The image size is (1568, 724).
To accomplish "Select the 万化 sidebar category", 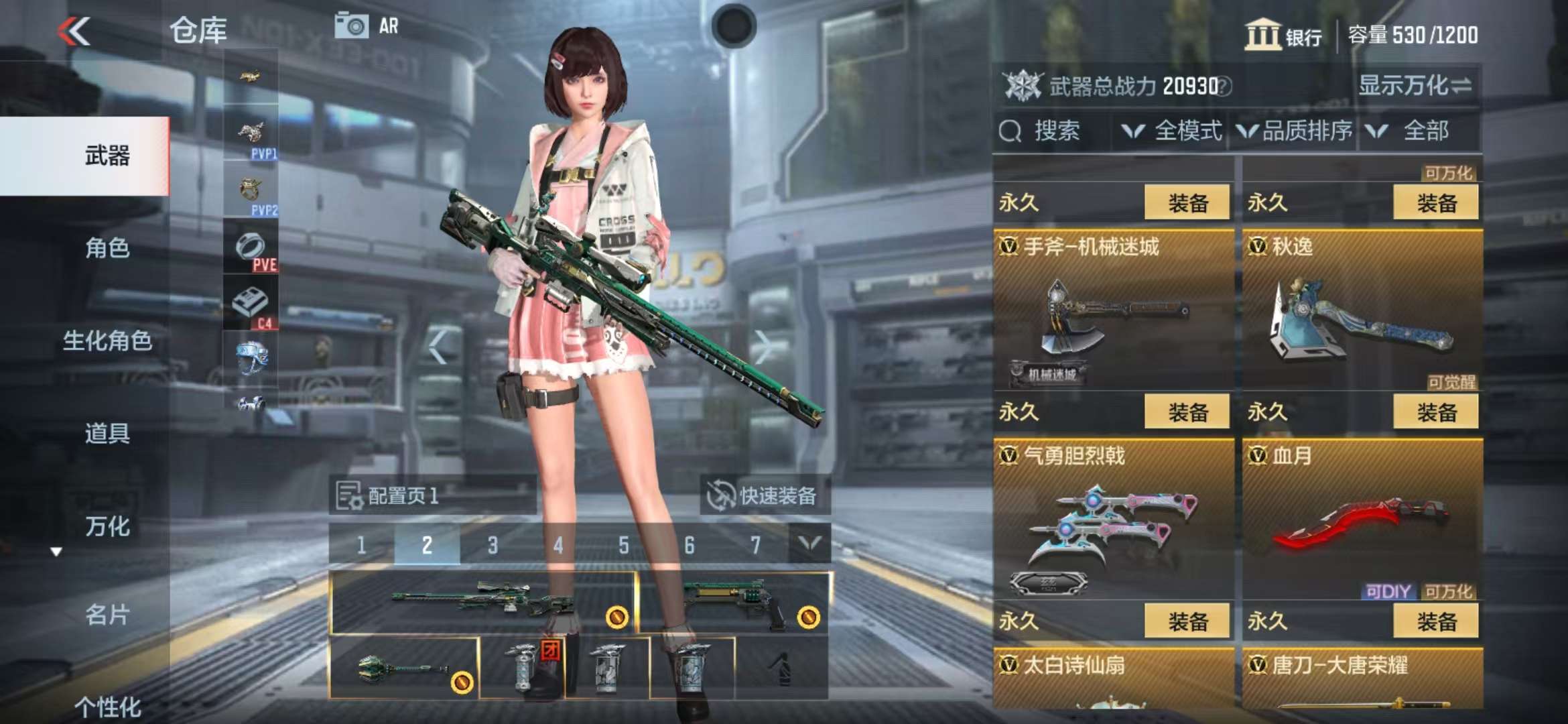I will [x=107, y=526].
